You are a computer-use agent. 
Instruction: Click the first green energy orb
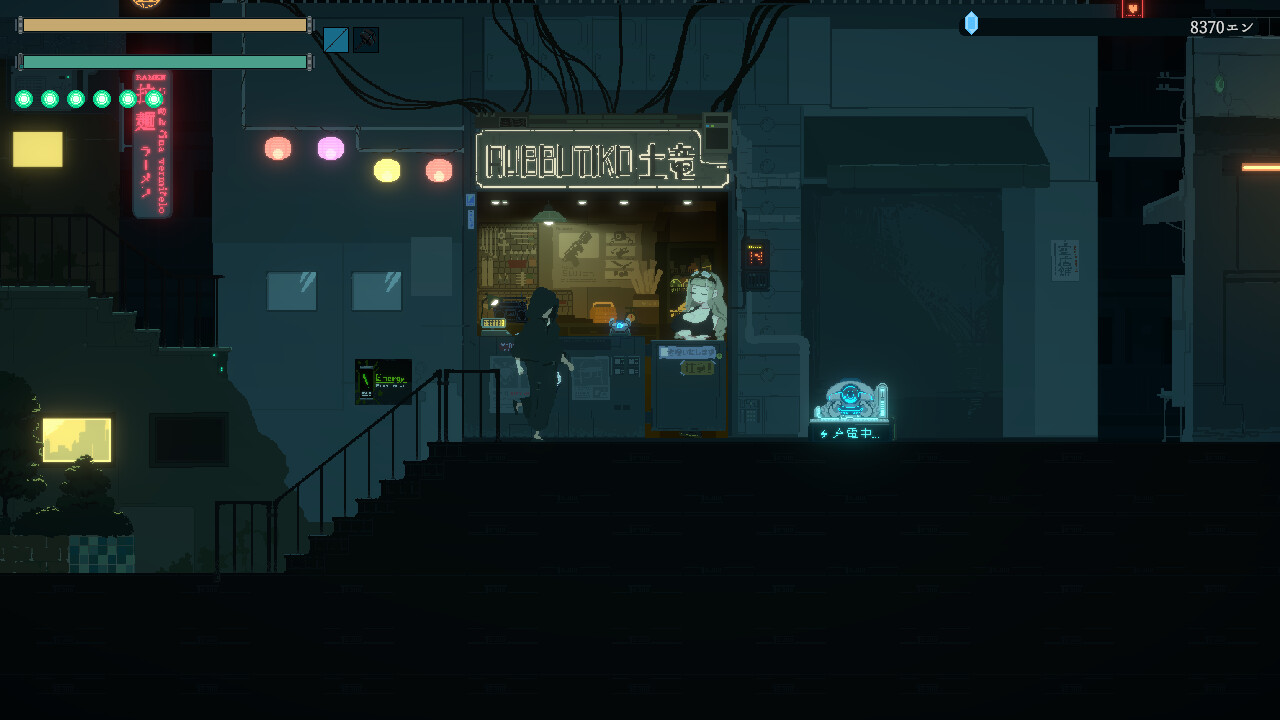click(22, 99)
